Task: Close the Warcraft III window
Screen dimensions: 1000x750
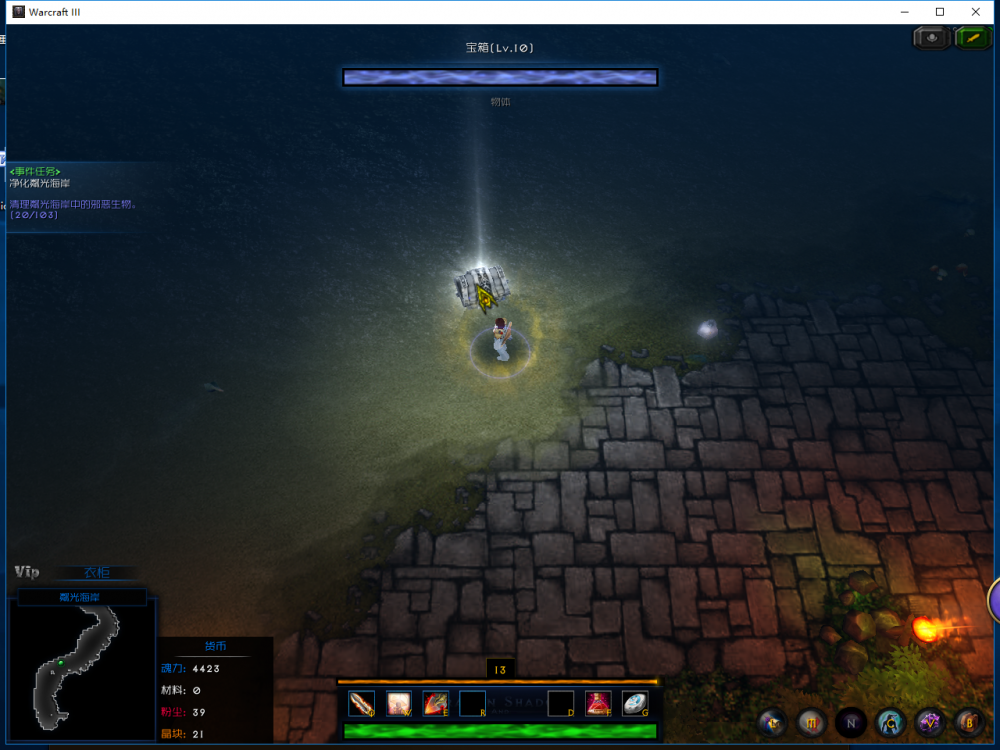Action: [976, 12]
